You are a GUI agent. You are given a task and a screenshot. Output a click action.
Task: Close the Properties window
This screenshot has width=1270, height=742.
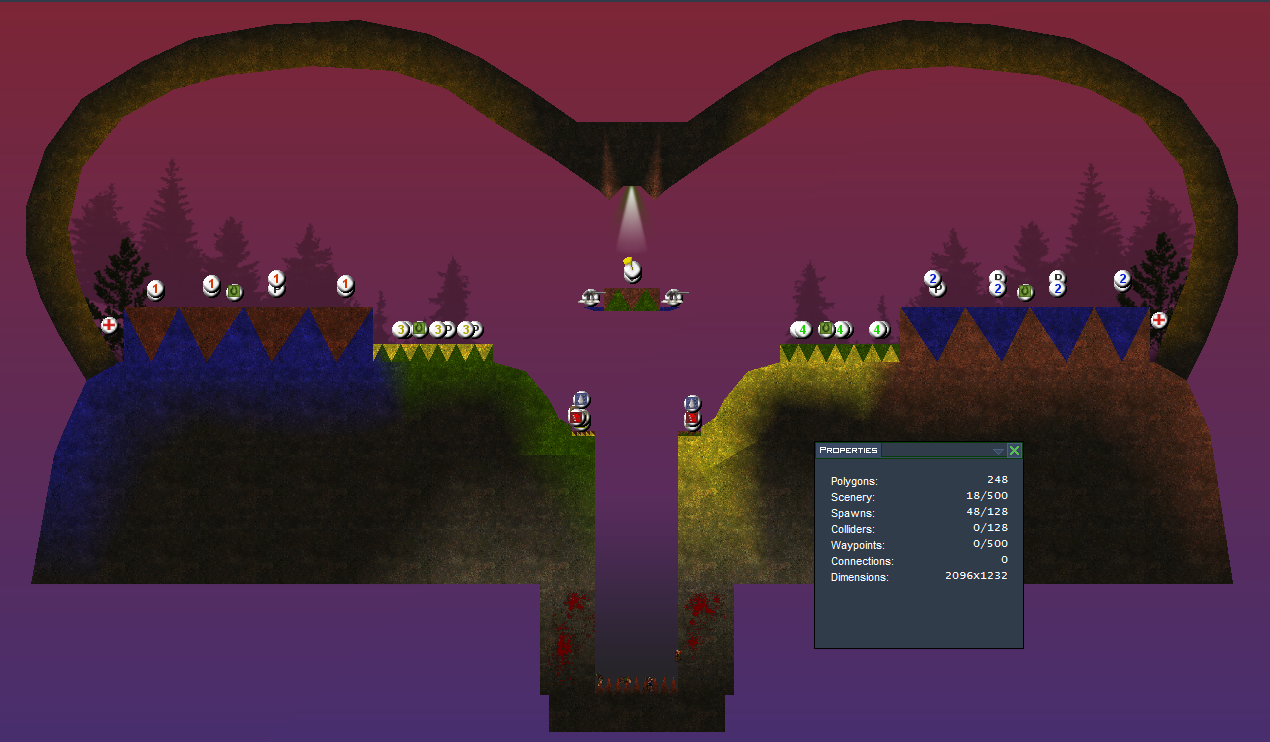[x=1014, y=451]
